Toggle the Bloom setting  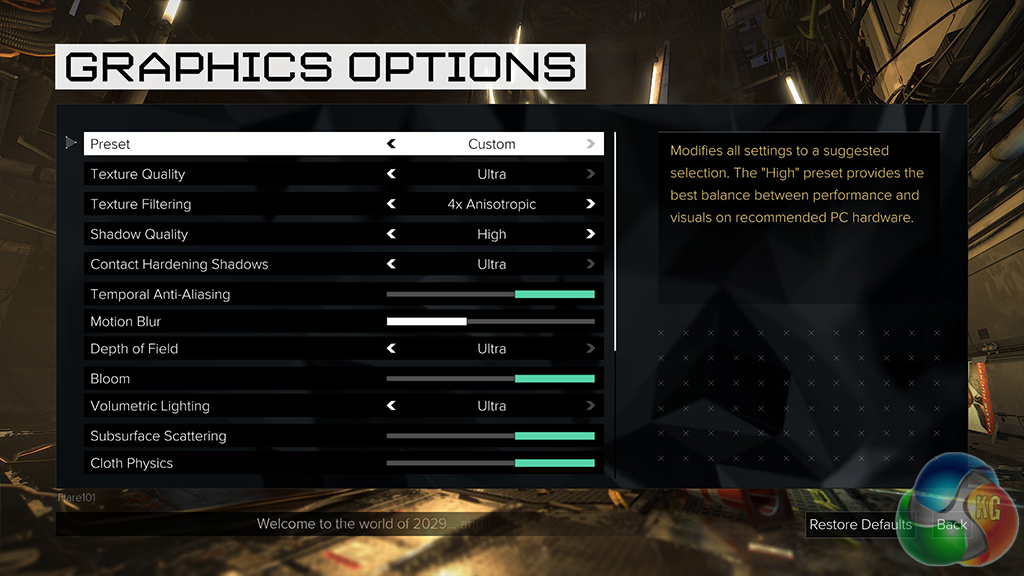click(491, 379)
